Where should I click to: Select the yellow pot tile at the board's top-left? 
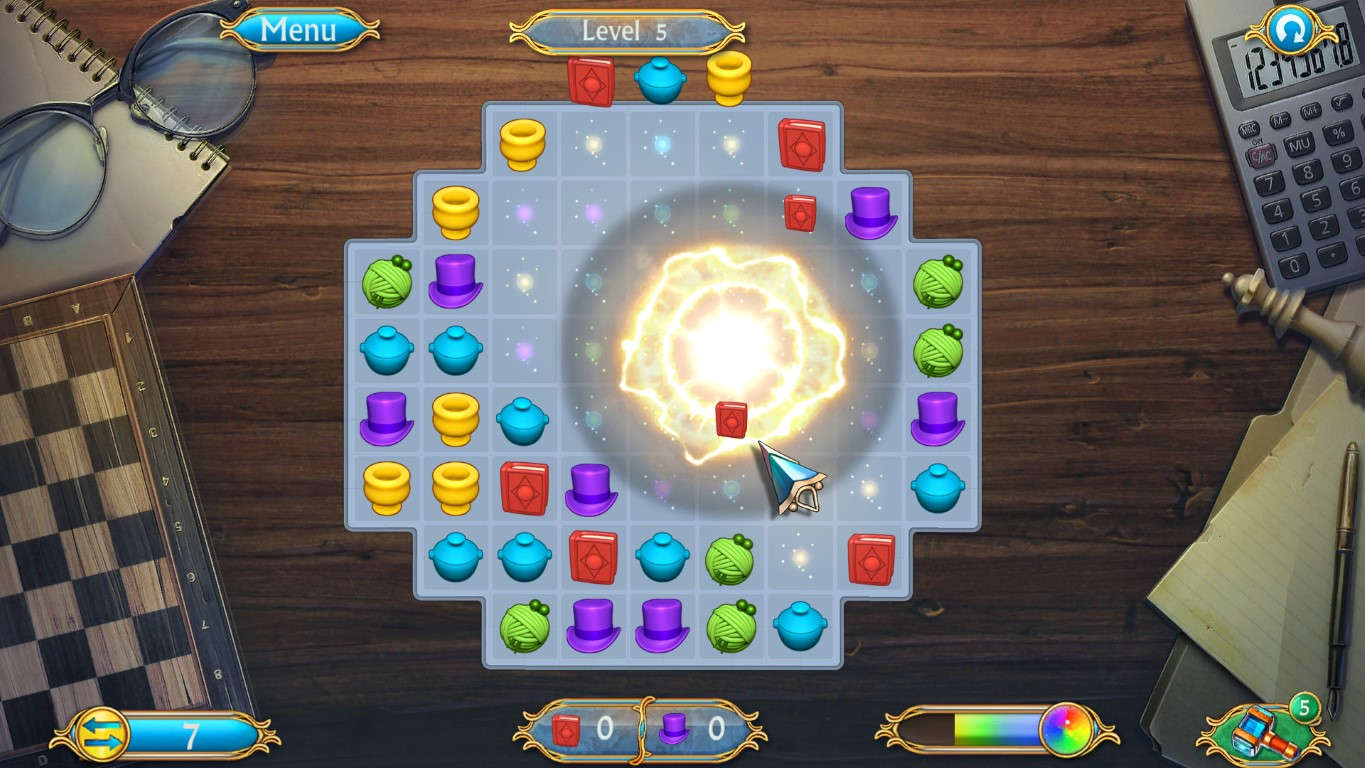pyautogui.click(x=523, y=143)
